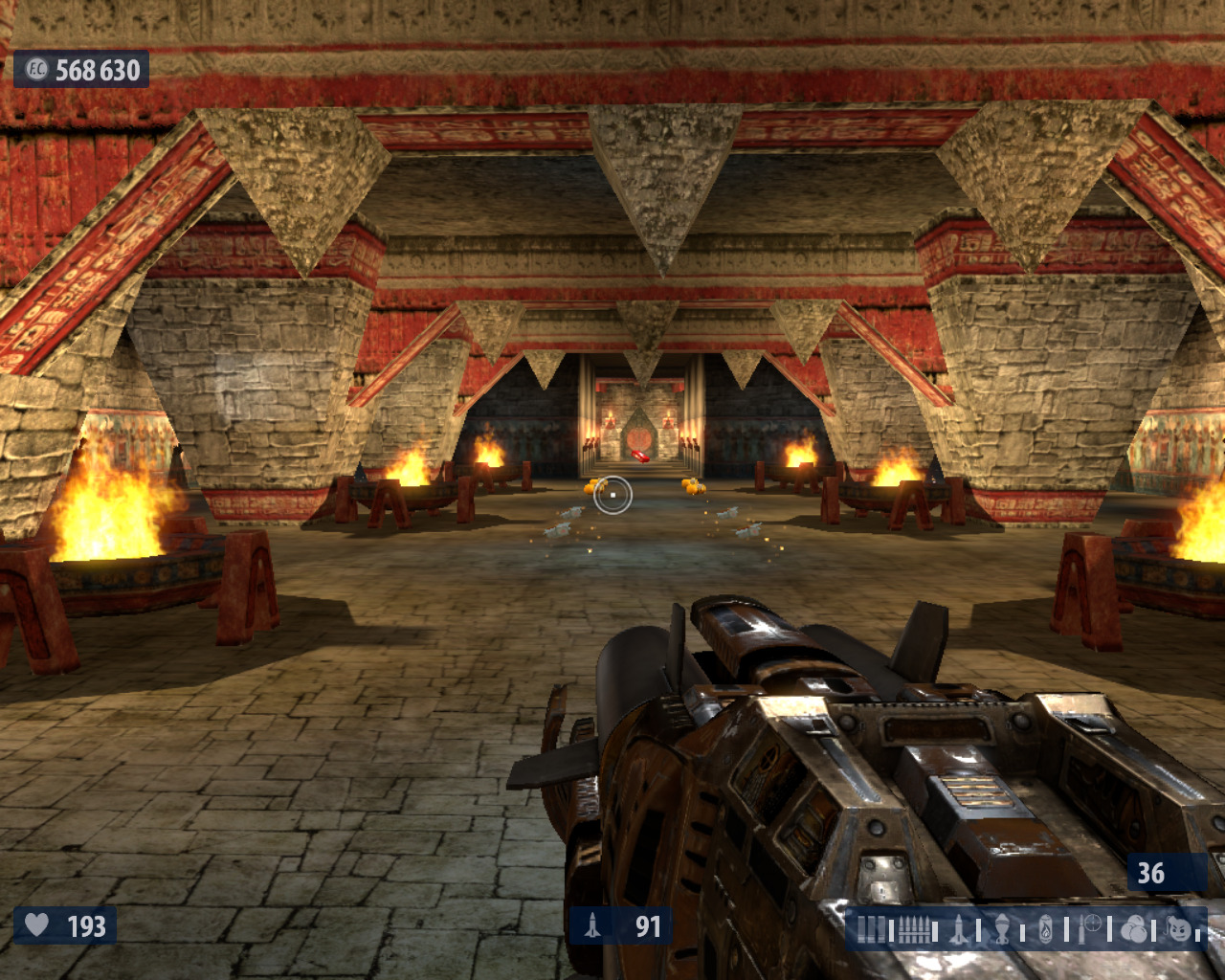Select the sniper bullet crosshair icon
The image size is (1225, 980).
(1090, 929)
